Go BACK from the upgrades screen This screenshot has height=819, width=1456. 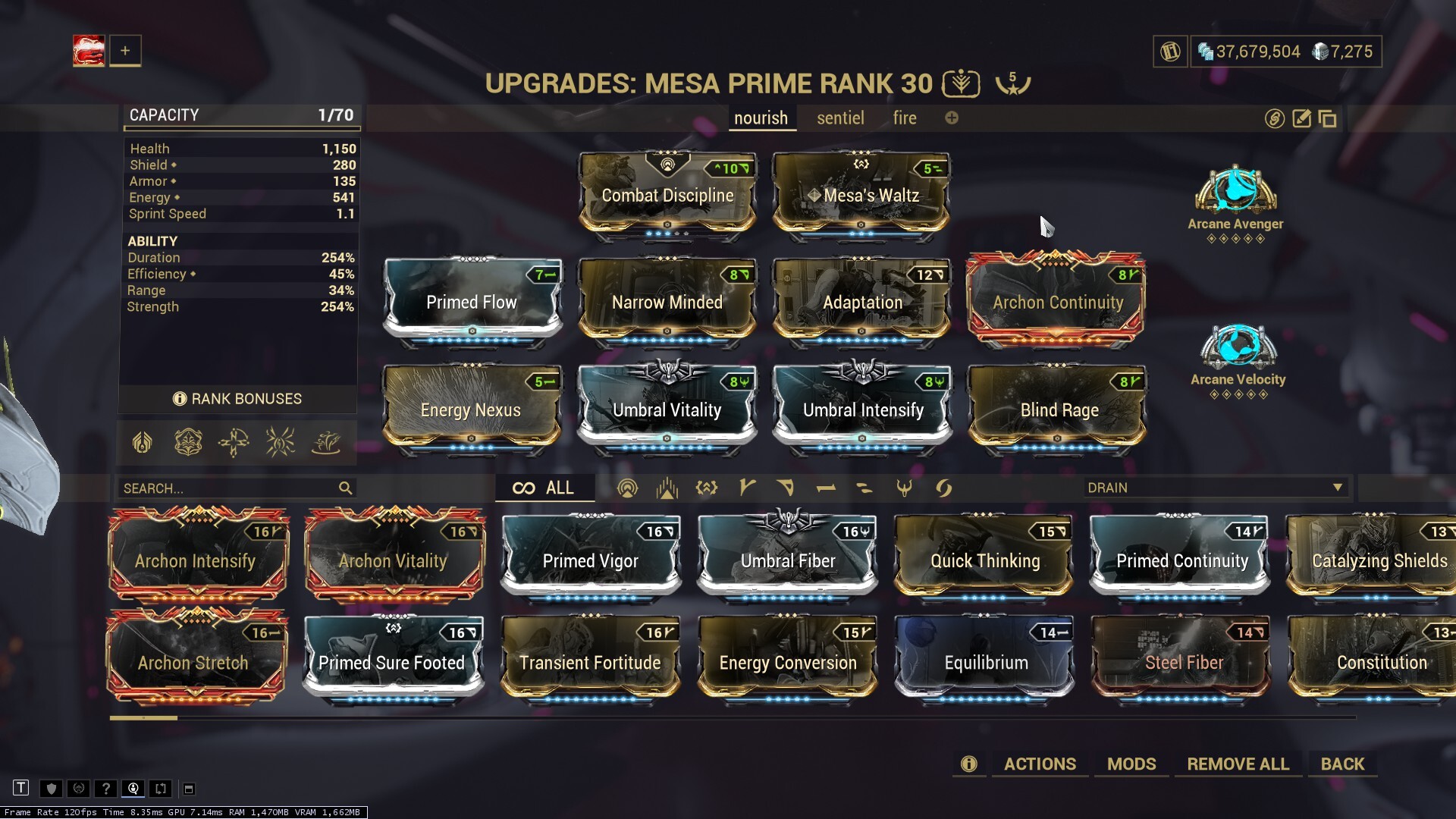(x=1342, y=764)
